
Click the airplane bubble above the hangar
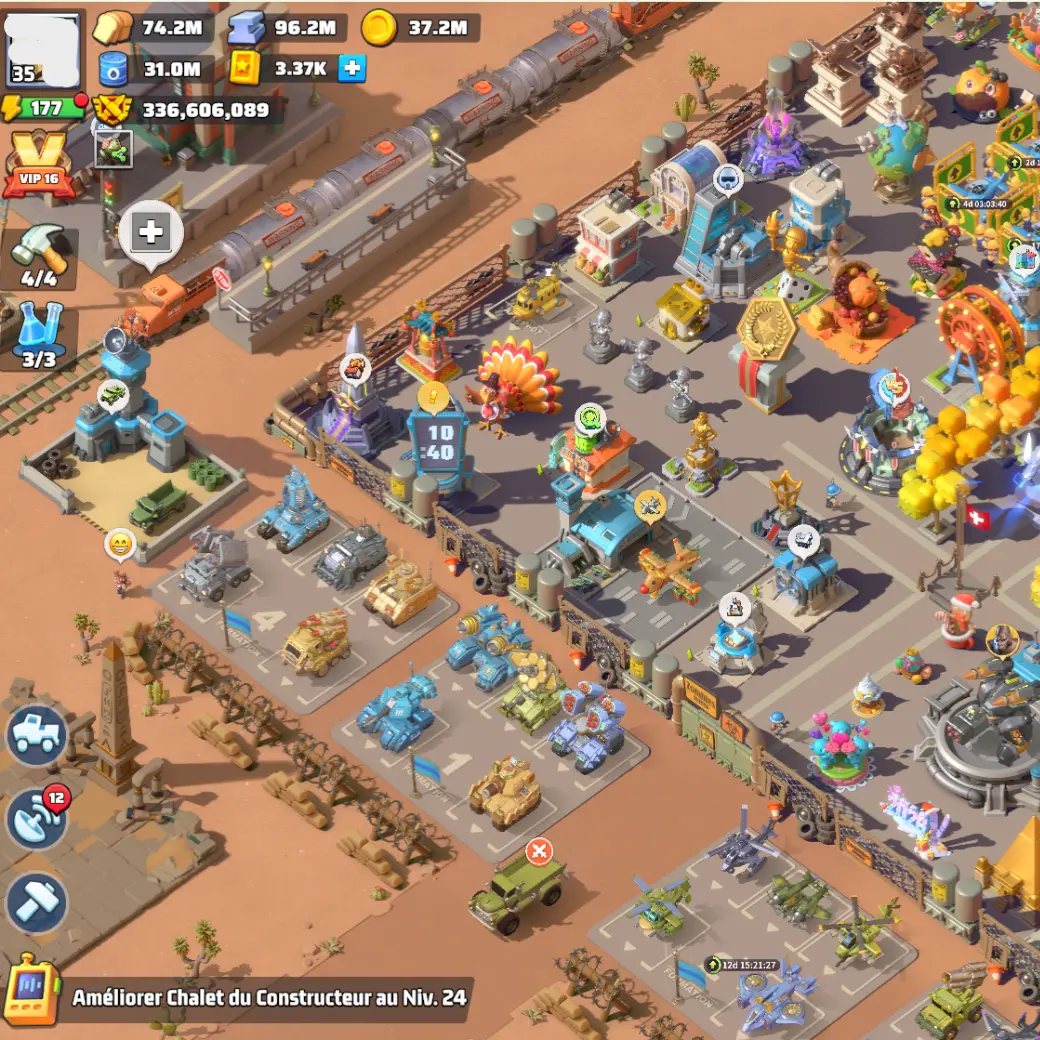pyautogui.click(x=650, y=508)
